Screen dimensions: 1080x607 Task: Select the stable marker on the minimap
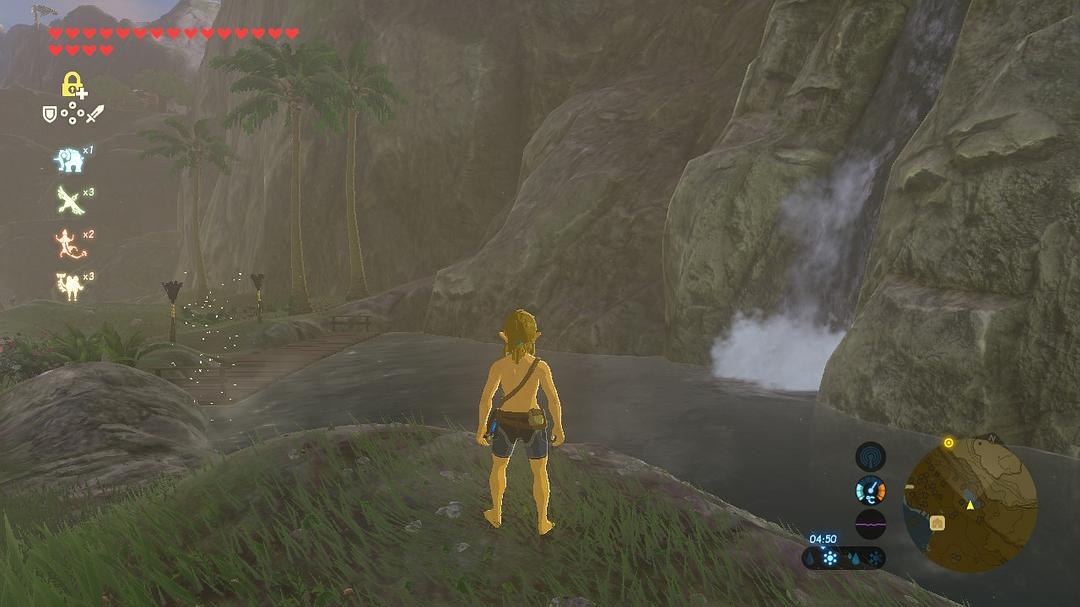point(938,523)
